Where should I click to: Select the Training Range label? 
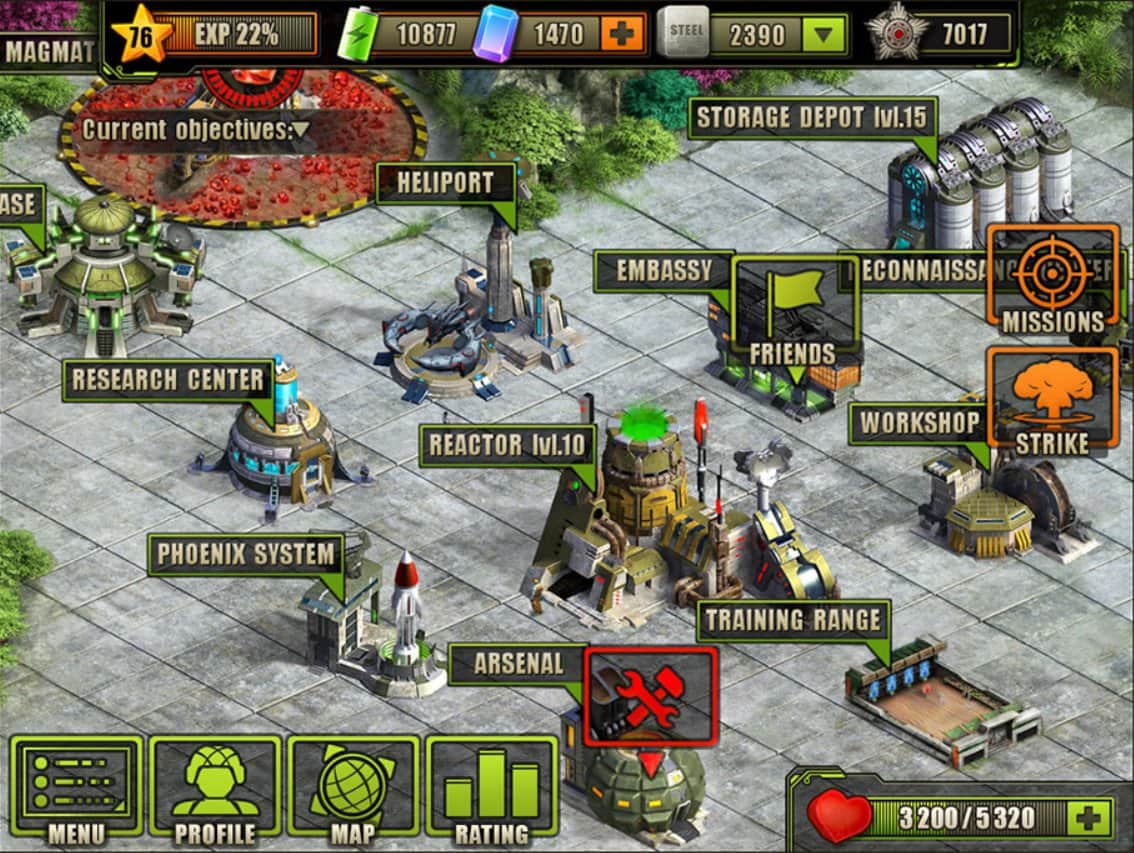point(793,621)
